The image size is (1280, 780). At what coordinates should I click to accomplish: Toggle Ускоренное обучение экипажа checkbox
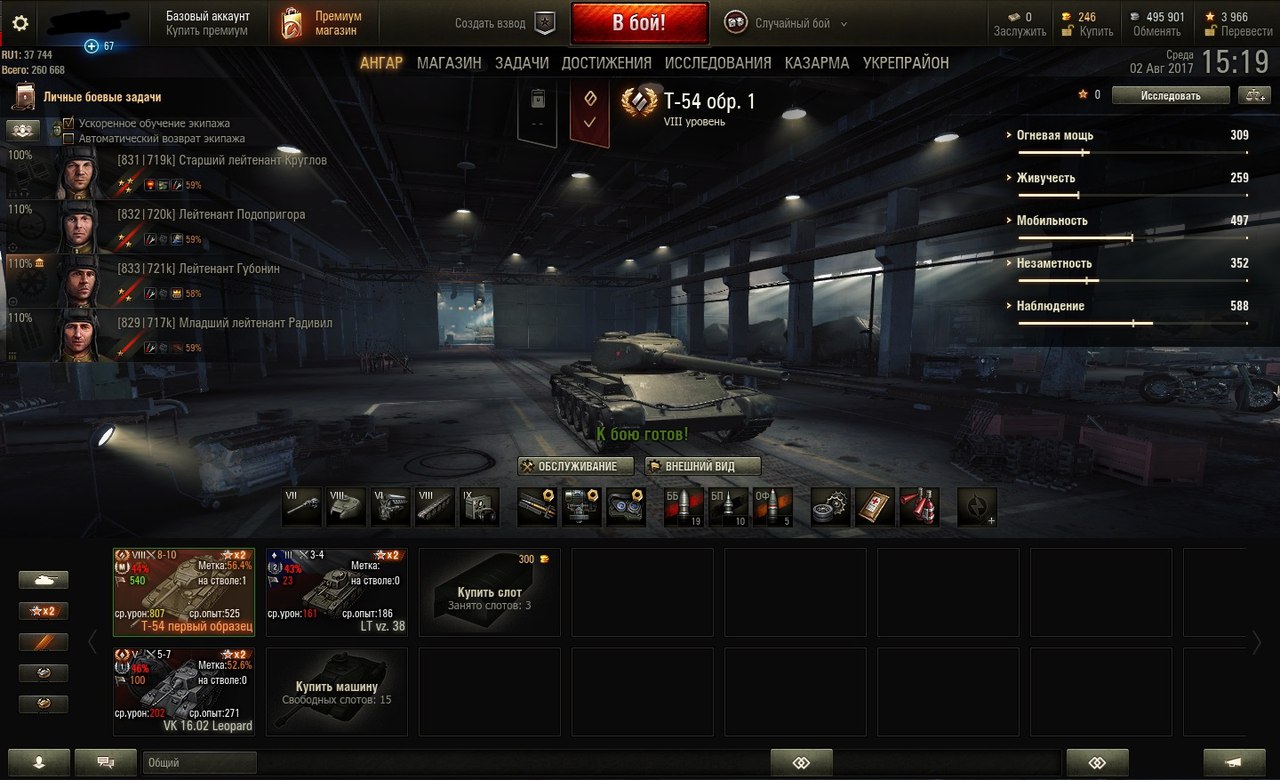[69, 124]
